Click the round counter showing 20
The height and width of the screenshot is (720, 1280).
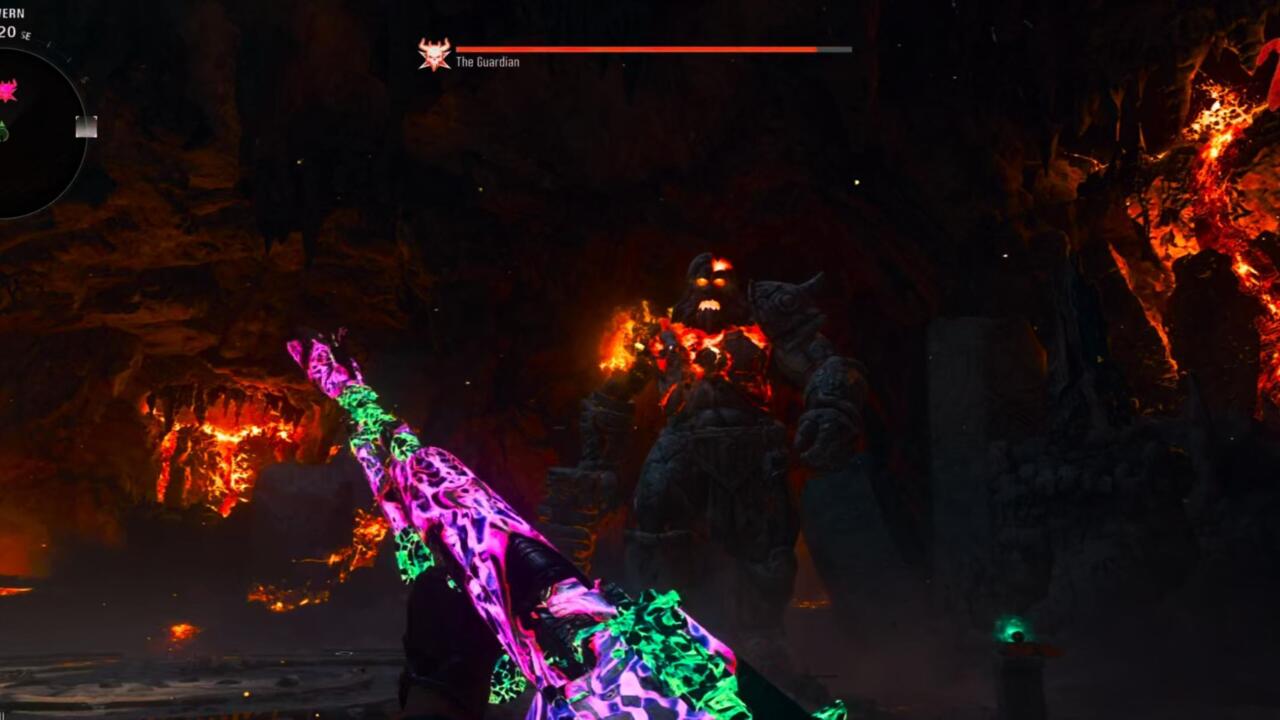pyautogui.click(x=9, y=31)
